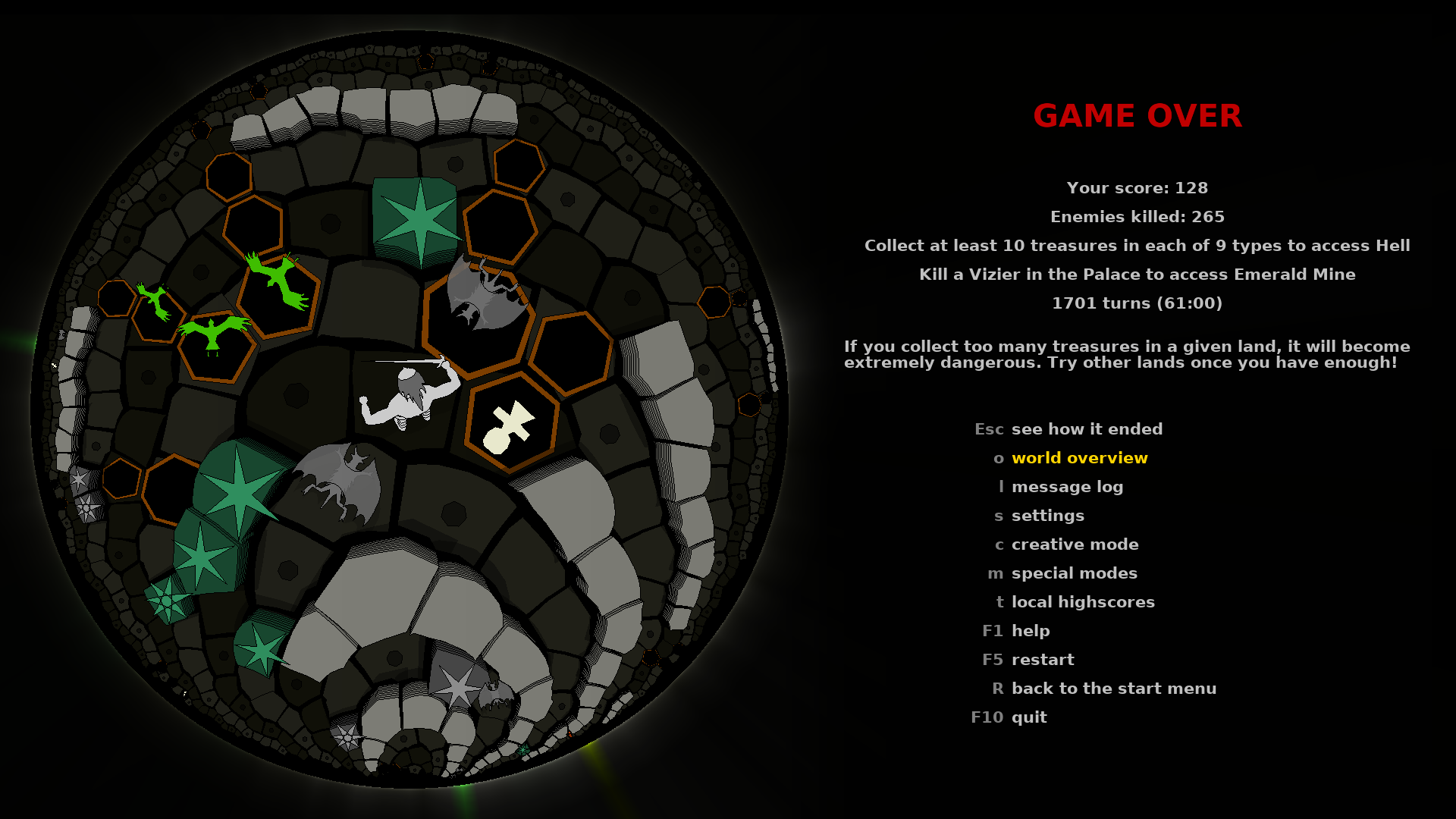Select creative mode
Image resolution: width=1456 pixels, height=819 pixels.
coord(1075,544)
